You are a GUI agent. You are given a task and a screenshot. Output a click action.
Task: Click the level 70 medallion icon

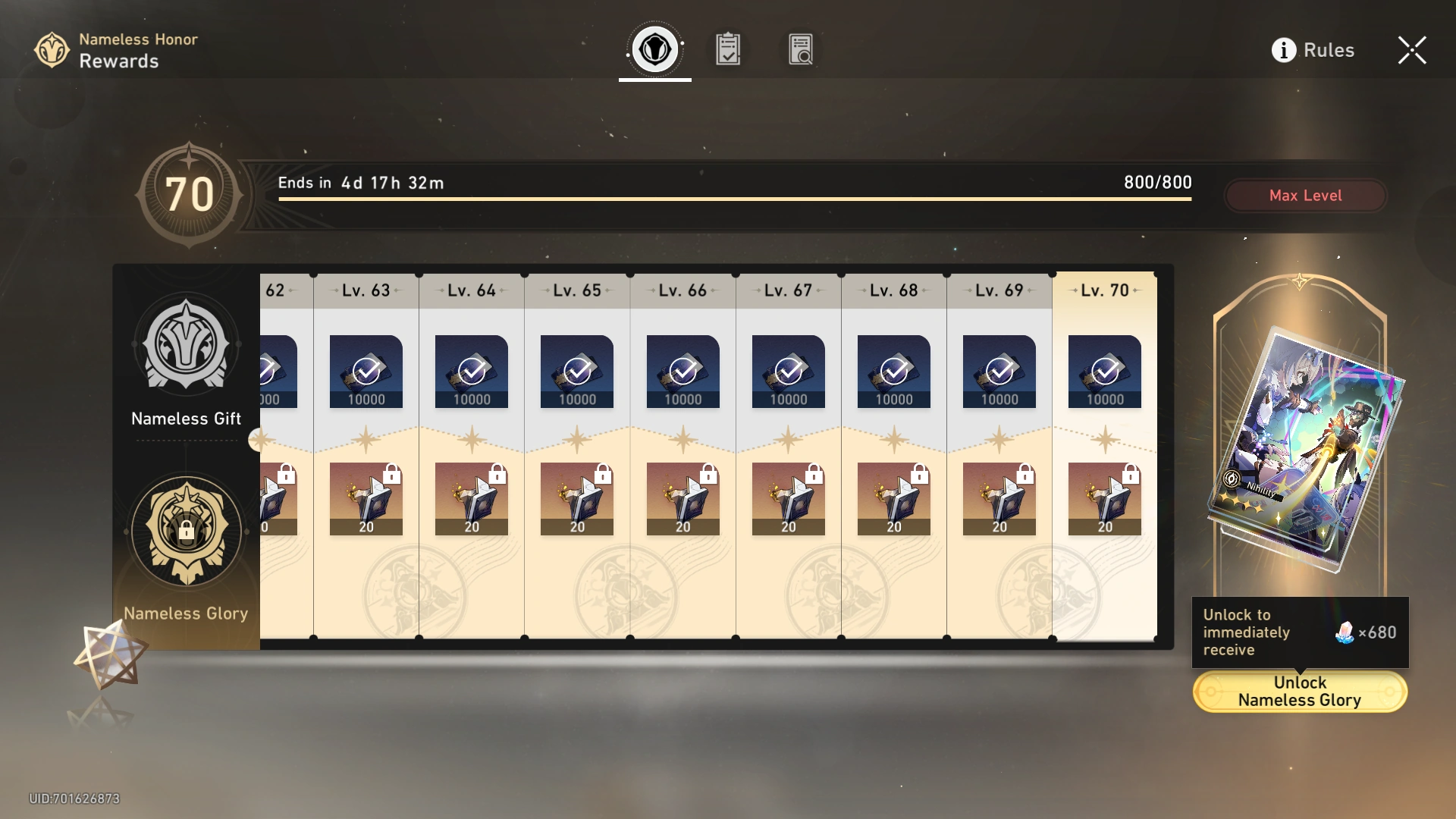coord(190,193)
